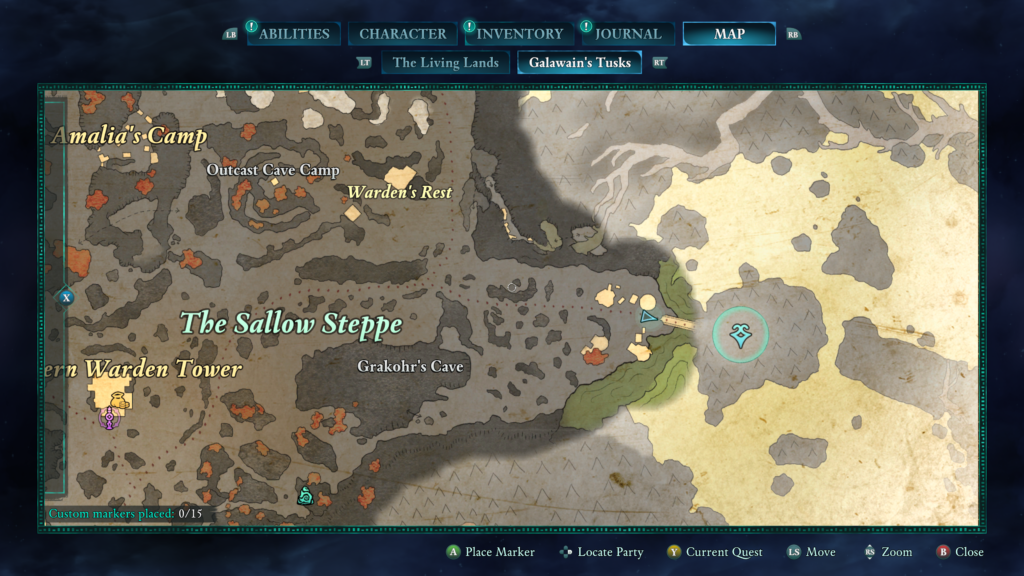Select the player arrow marker on the map
The image size is (1024, 576).
(x=647, y=318)
